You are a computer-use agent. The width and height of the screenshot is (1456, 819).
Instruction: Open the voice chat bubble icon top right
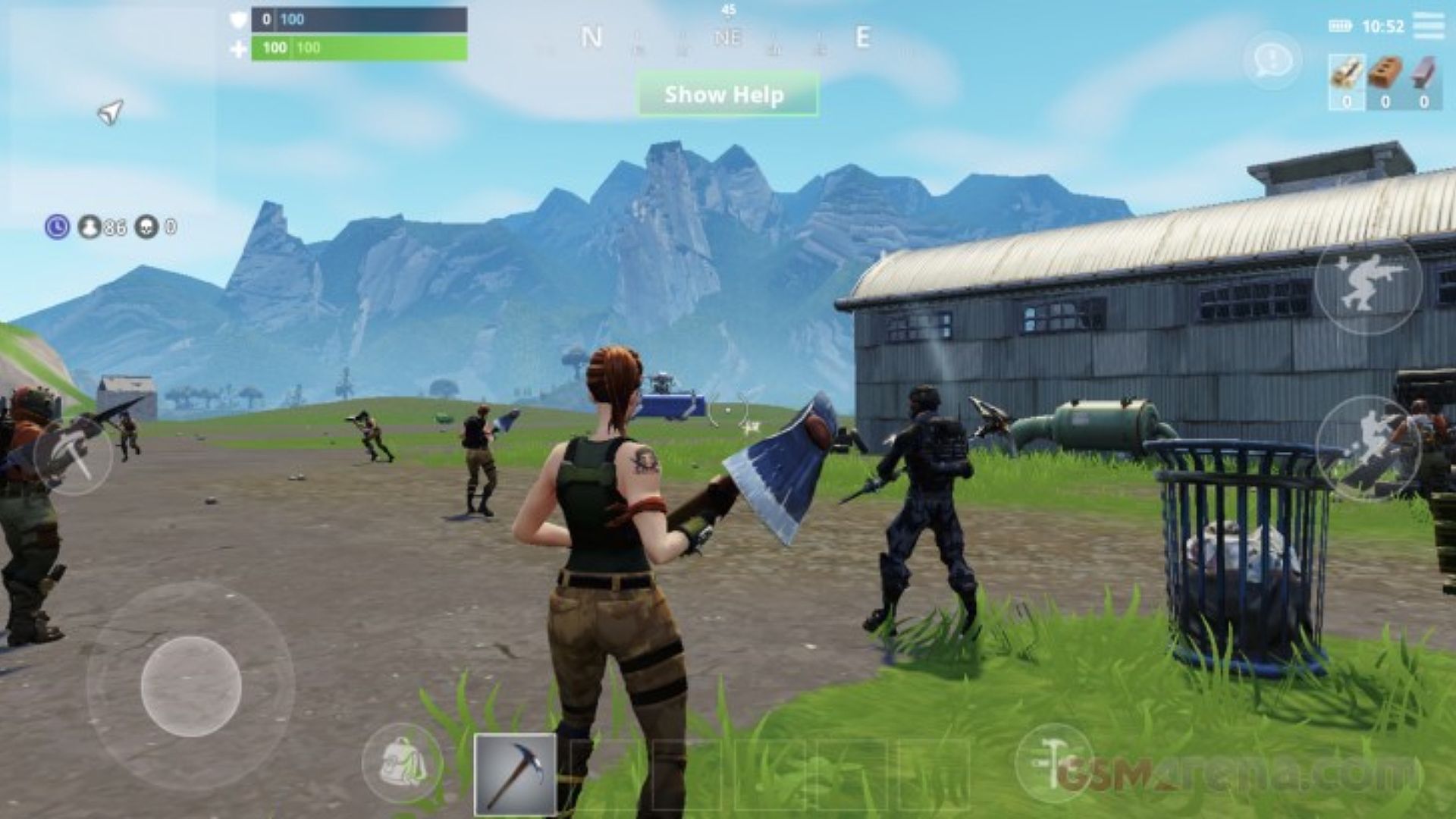point(1274,57)
